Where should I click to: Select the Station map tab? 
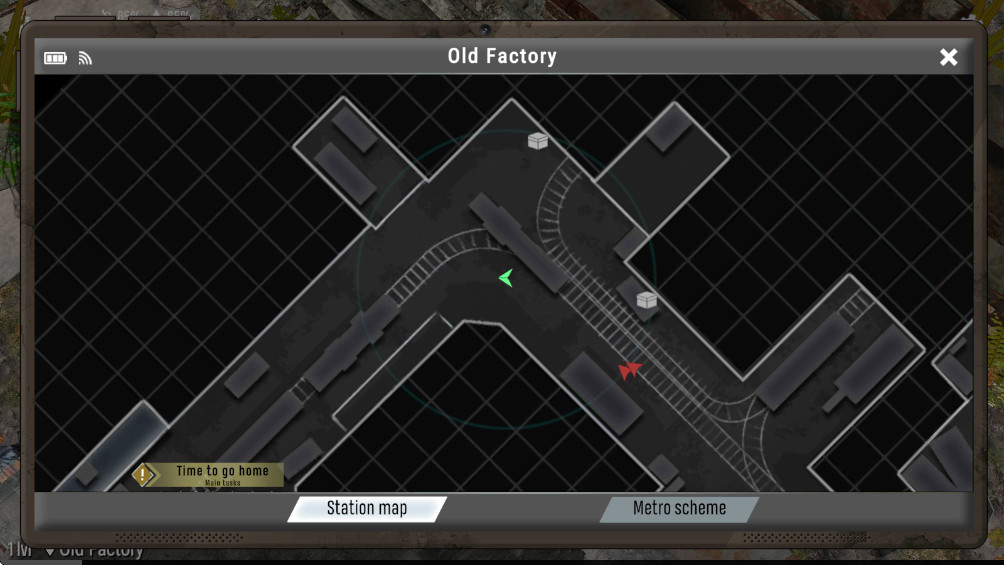(367, 509)
